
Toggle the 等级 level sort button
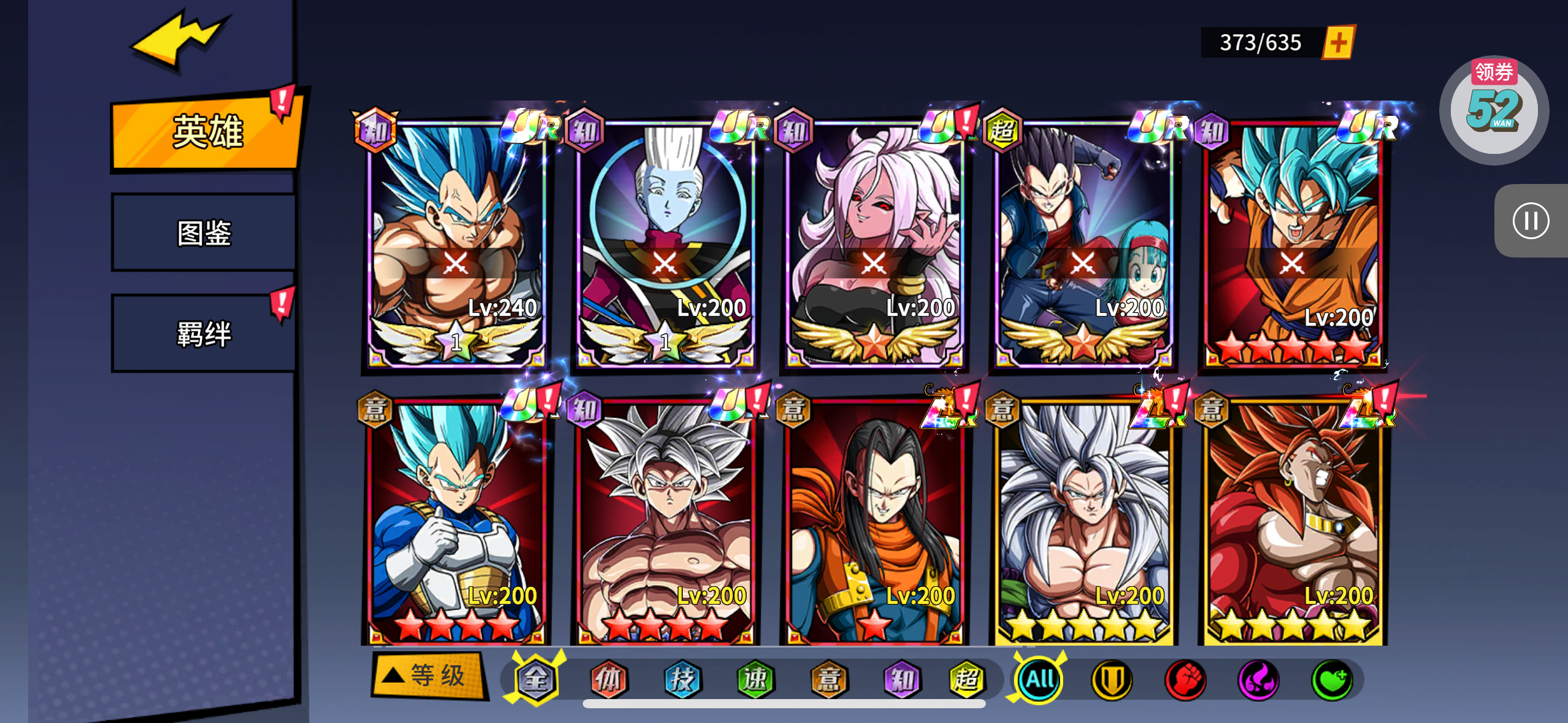click(x=429, y=676)
